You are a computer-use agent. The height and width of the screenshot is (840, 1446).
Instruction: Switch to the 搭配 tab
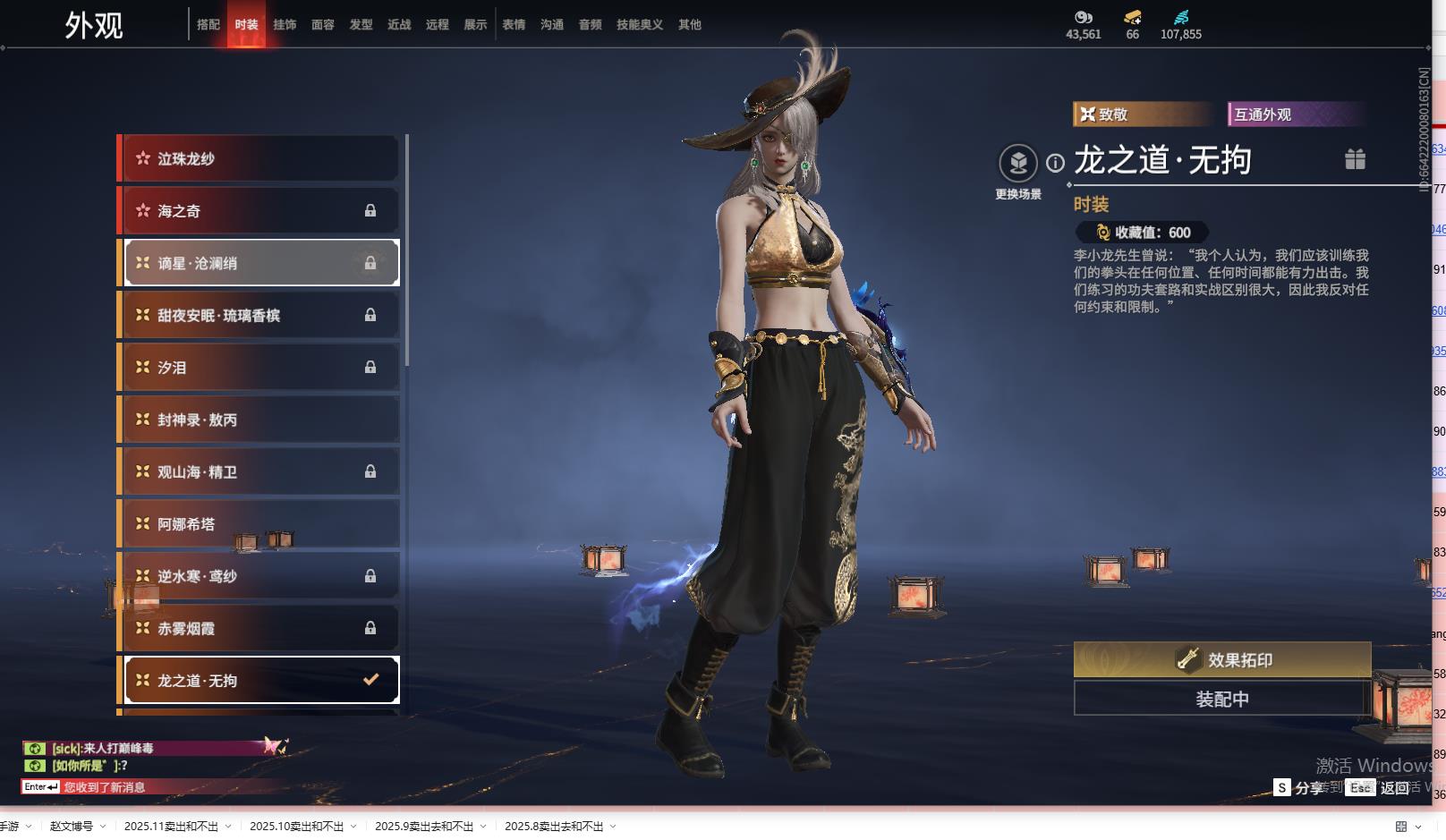[x=208, y=25]
